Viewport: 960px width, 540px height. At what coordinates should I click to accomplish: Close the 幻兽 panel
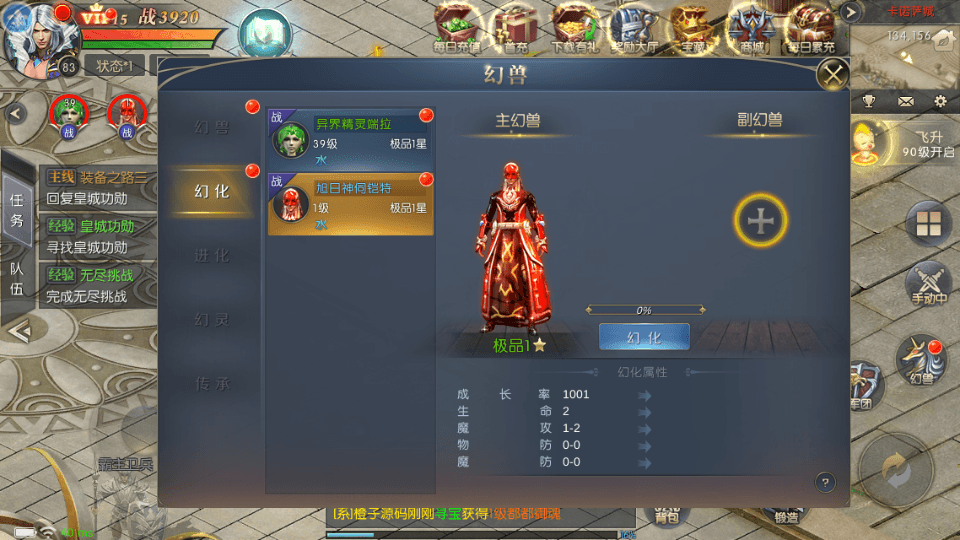832,73
